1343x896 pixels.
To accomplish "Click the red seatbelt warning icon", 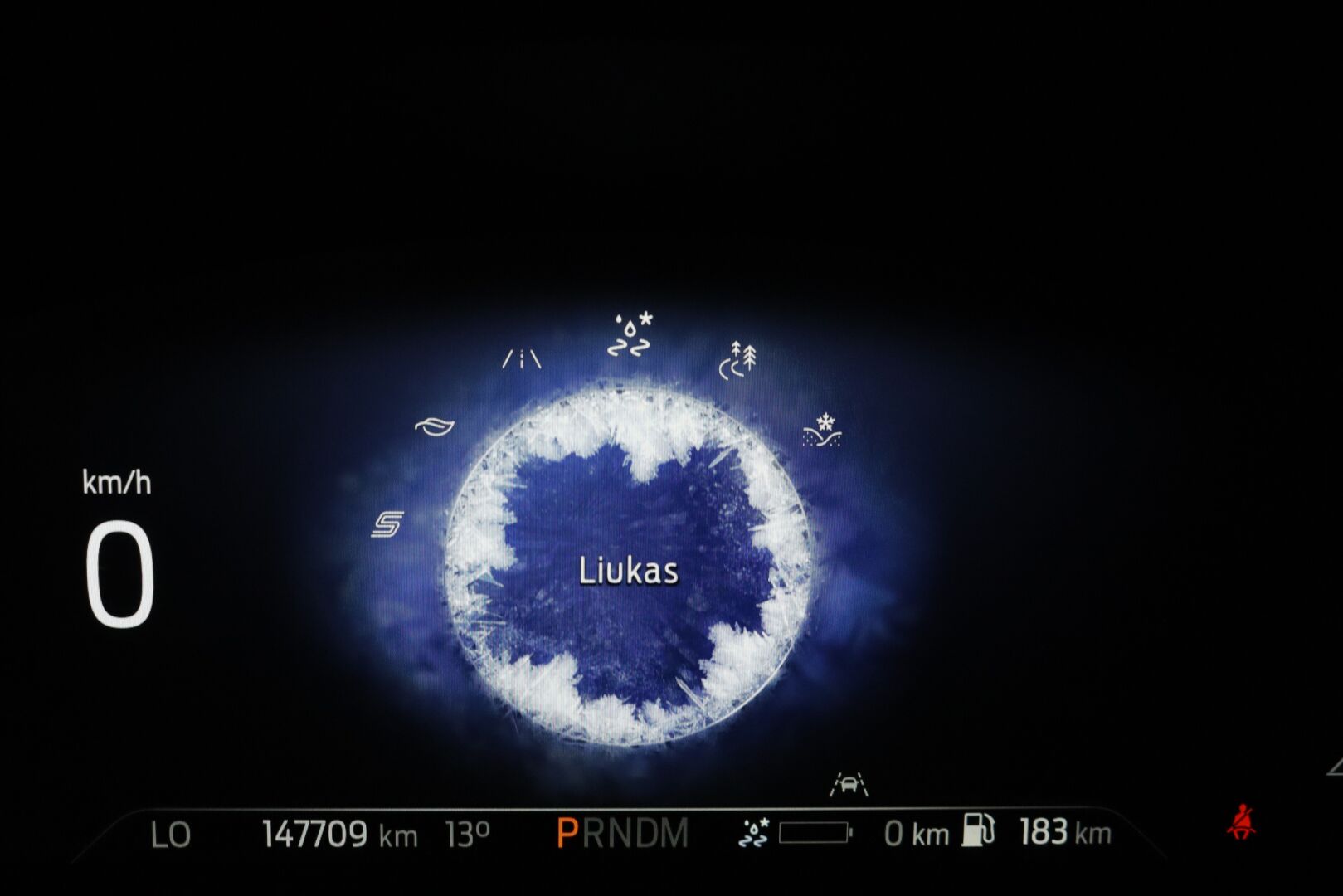I will click(1241, 822).
